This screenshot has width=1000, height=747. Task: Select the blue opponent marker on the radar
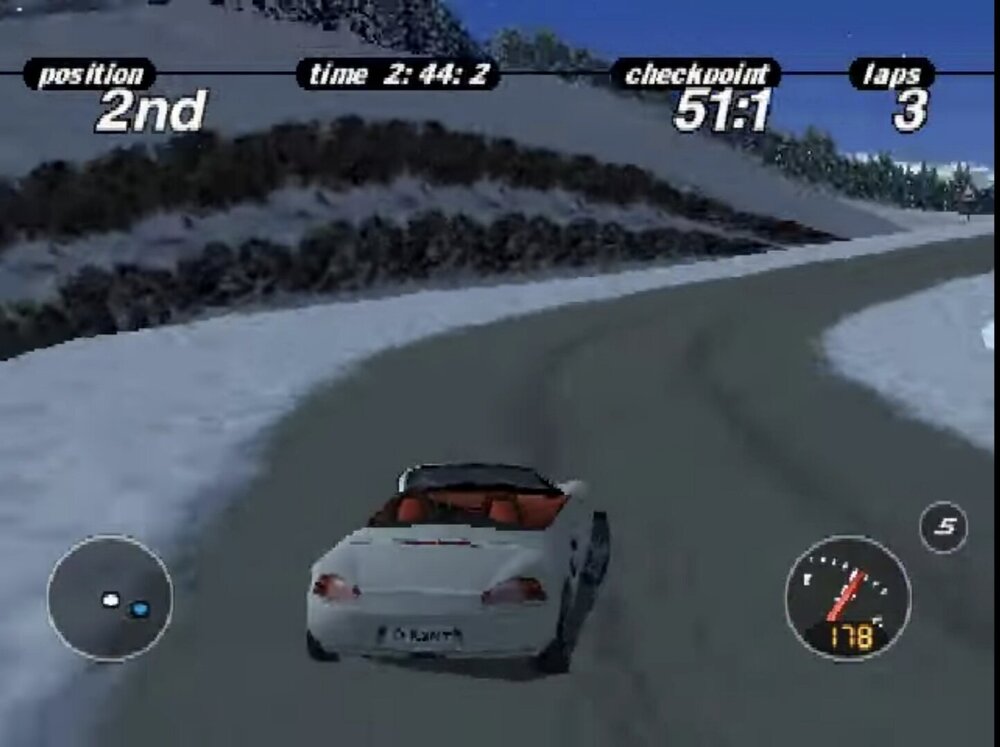(x=139, y=608)
